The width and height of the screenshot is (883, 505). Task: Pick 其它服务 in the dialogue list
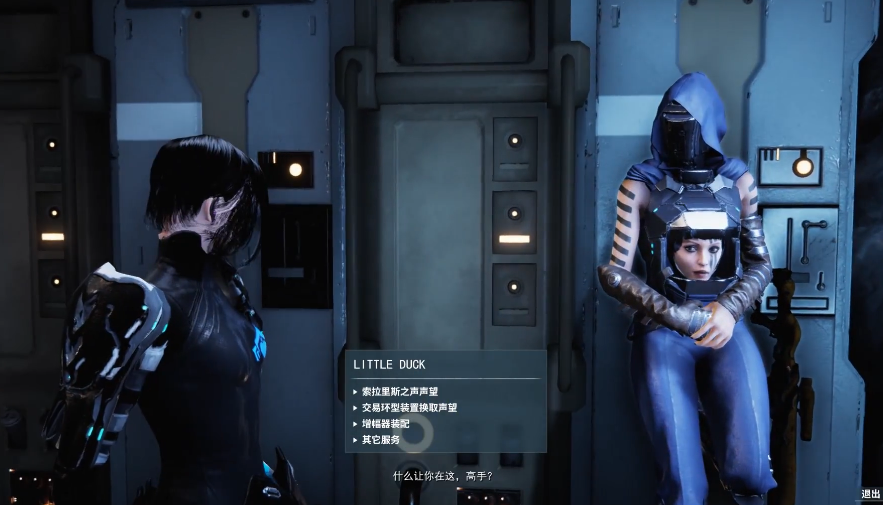pyautogui.click(x=380, y=439)
